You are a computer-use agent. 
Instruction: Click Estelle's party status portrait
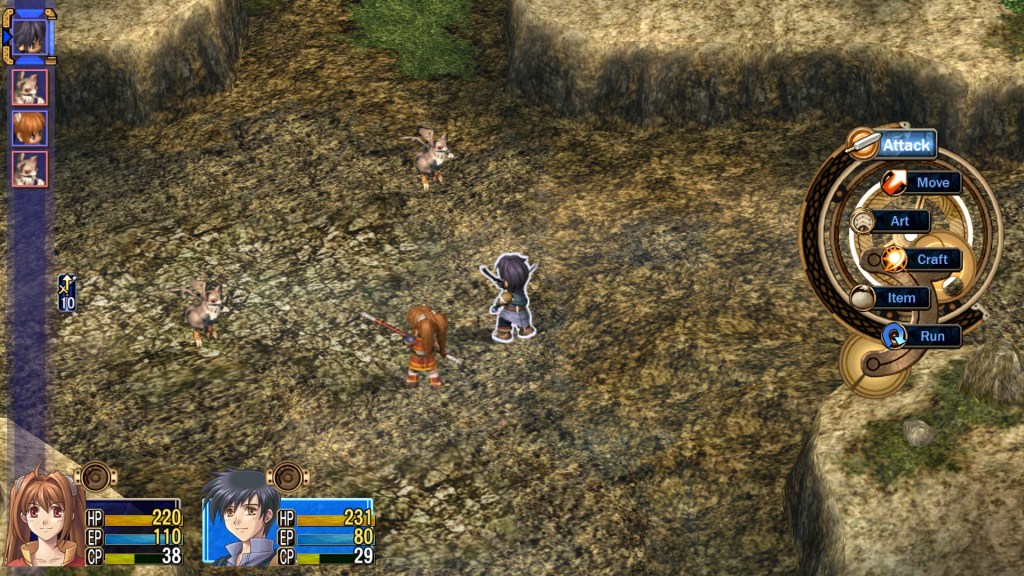pyautogui.click(x=42, y=518)
